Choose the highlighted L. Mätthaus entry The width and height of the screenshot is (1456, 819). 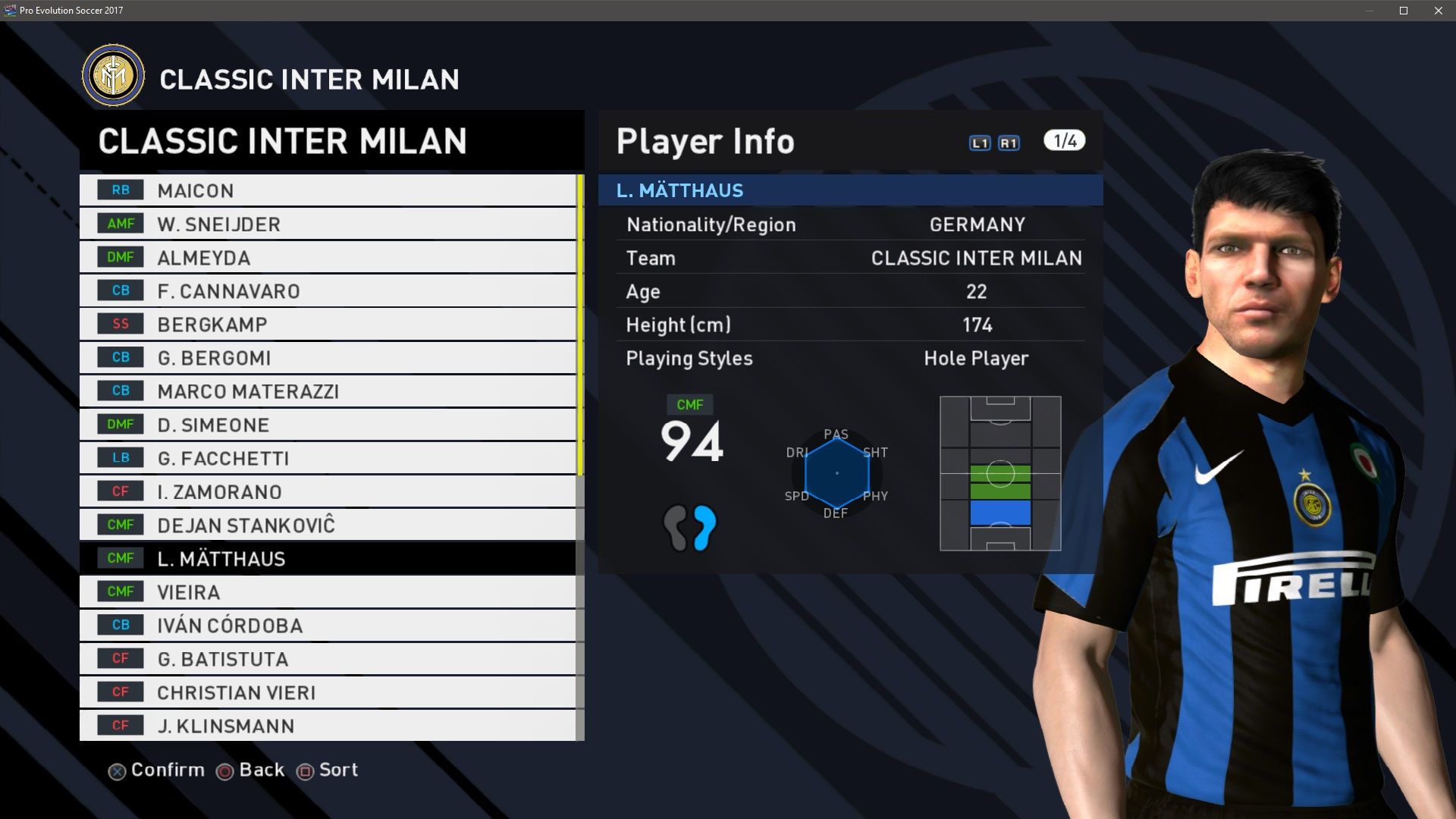[328, 558]
